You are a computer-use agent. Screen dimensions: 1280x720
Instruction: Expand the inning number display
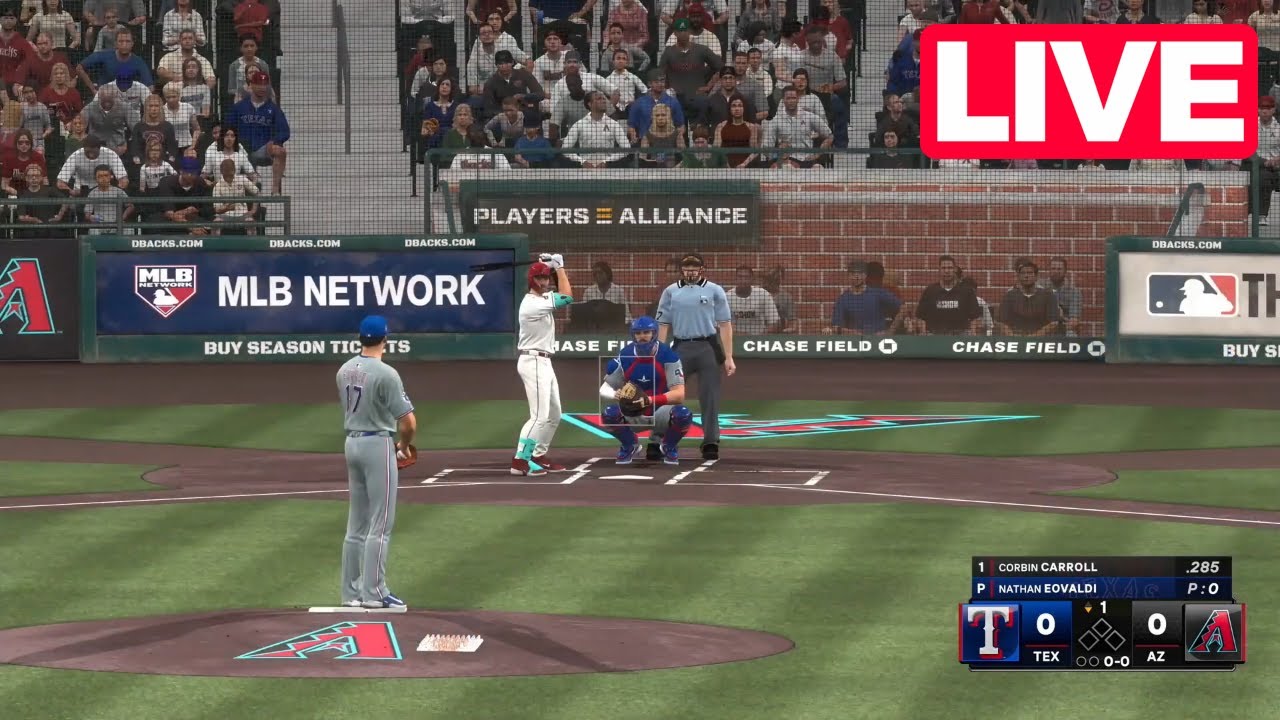(1103, 605)
